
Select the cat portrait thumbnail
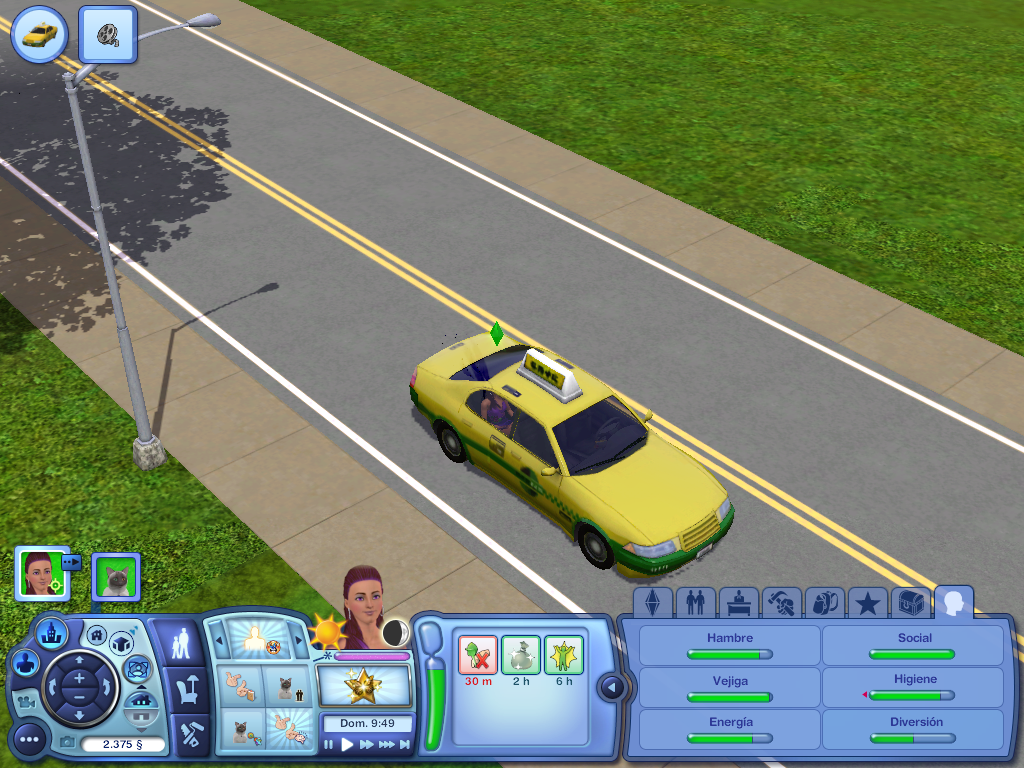(116, 576)
